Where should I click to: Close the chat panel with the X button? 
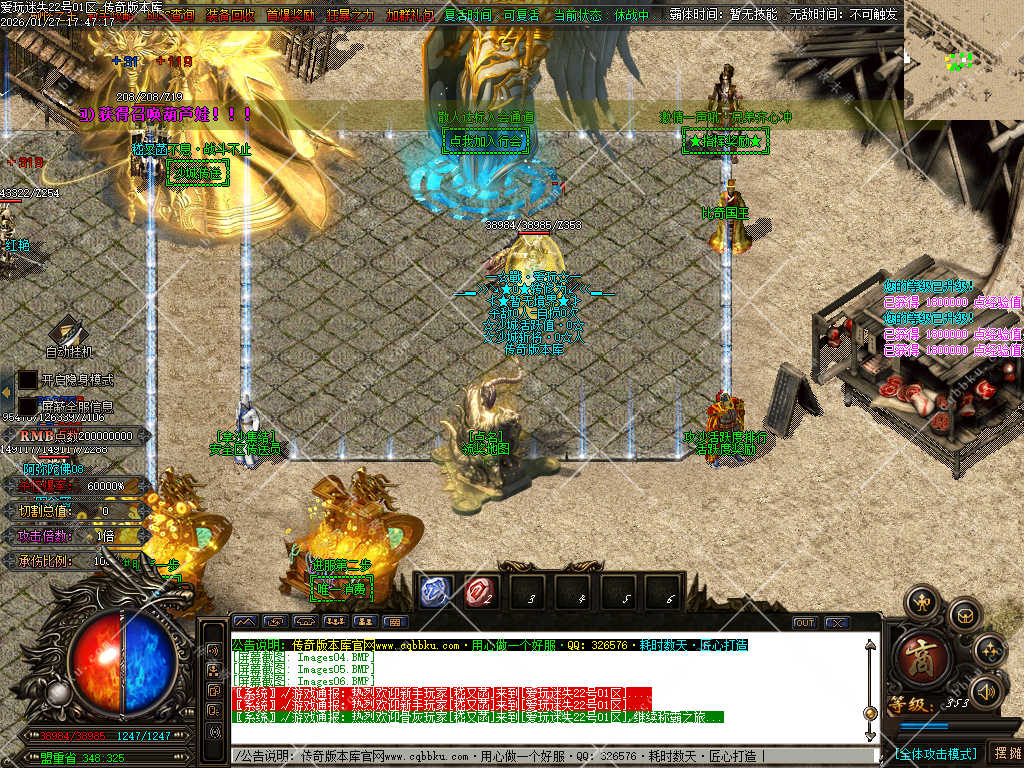pyautogui.click(x=835, y=622)
